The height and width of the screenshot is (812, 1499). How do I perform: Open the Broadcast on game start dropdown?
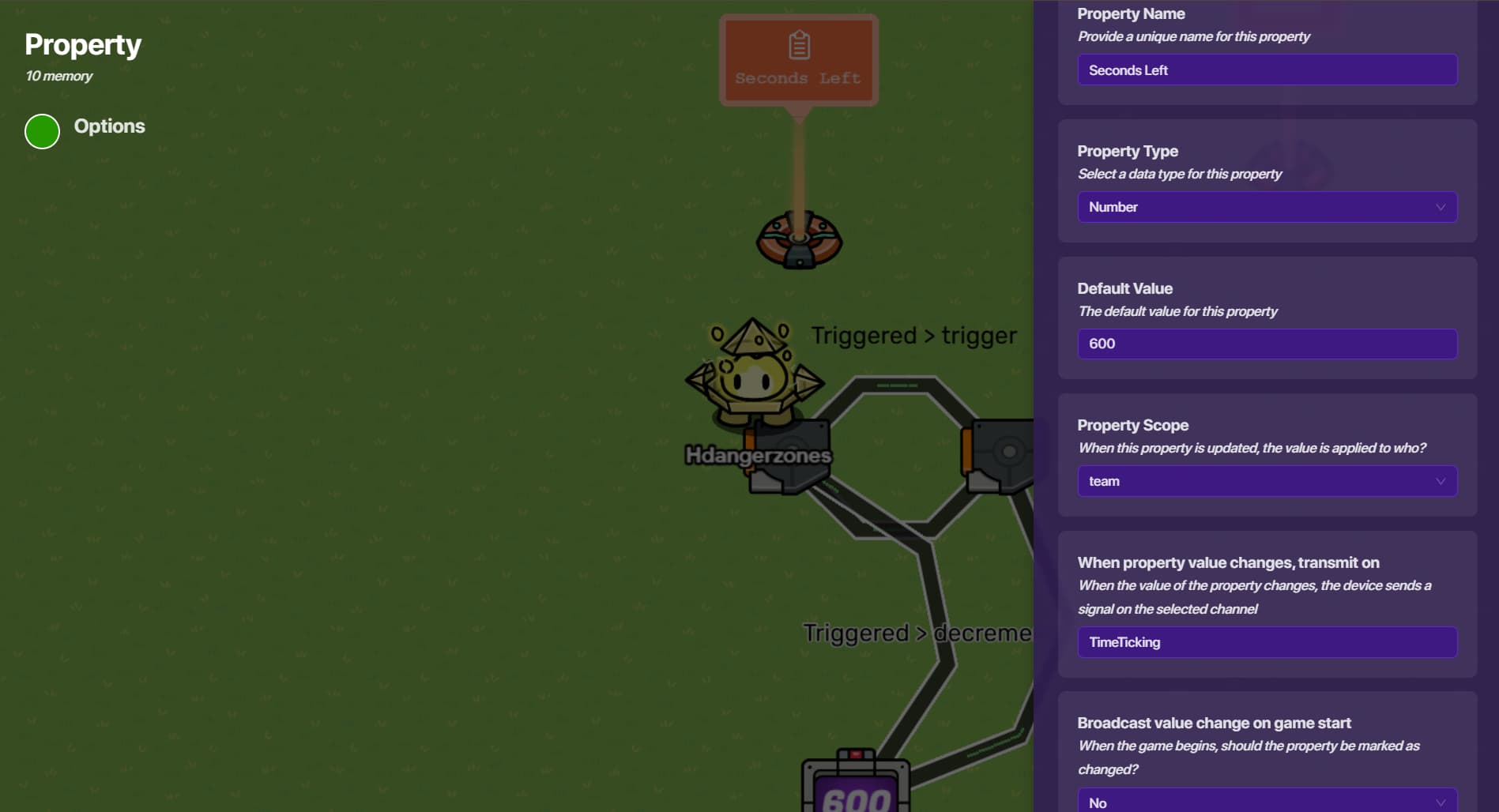(x=1267, y=801)
